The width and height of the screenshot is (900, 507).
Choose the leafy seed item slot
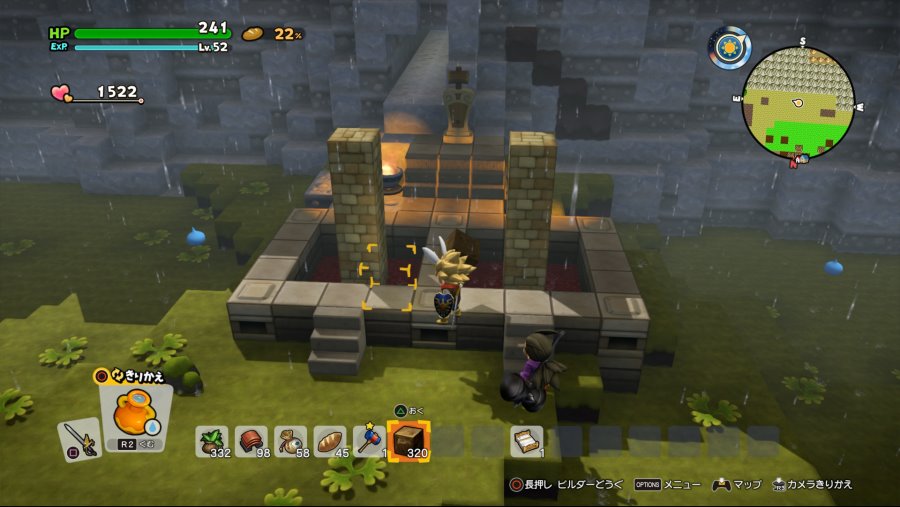(x=212, y=440)
